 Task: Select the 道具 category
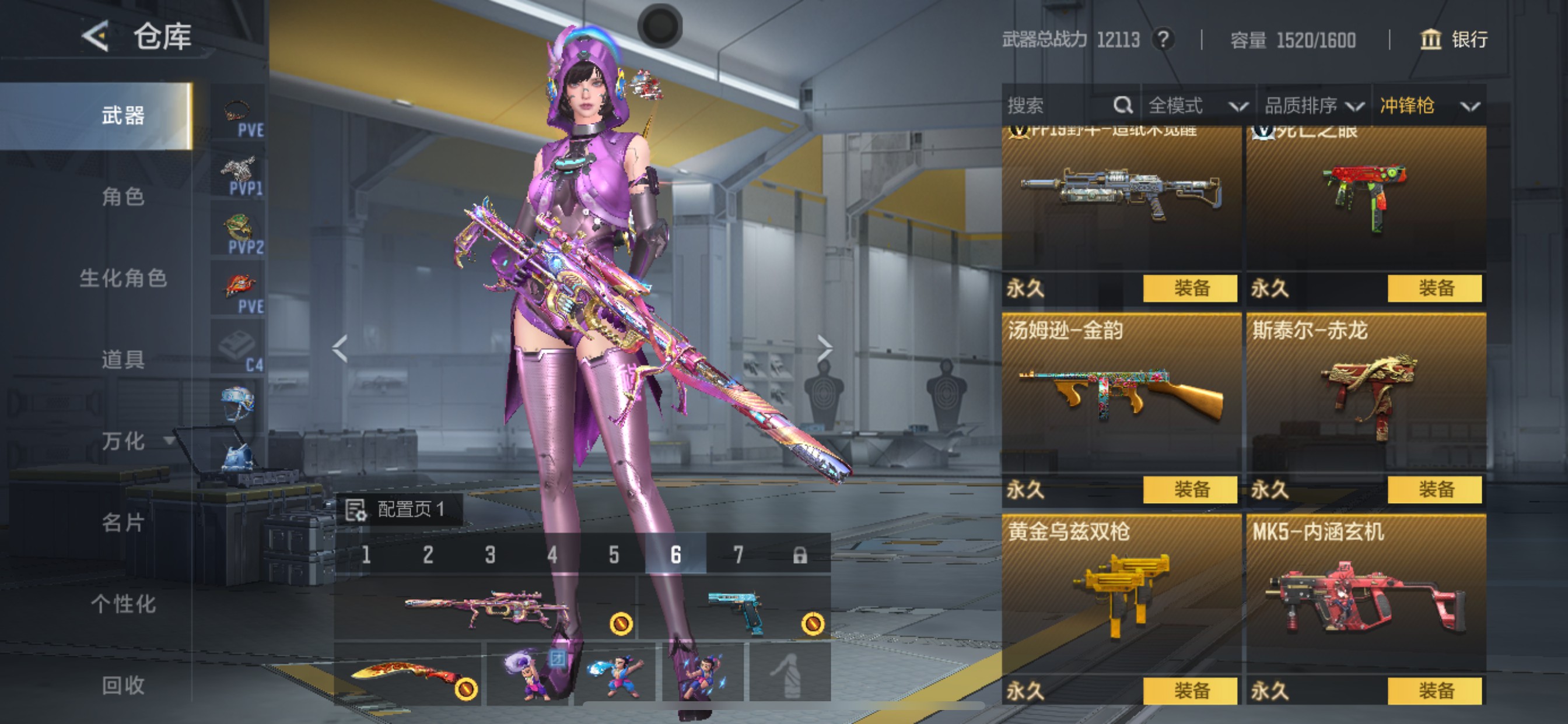(x=123, y=360)
